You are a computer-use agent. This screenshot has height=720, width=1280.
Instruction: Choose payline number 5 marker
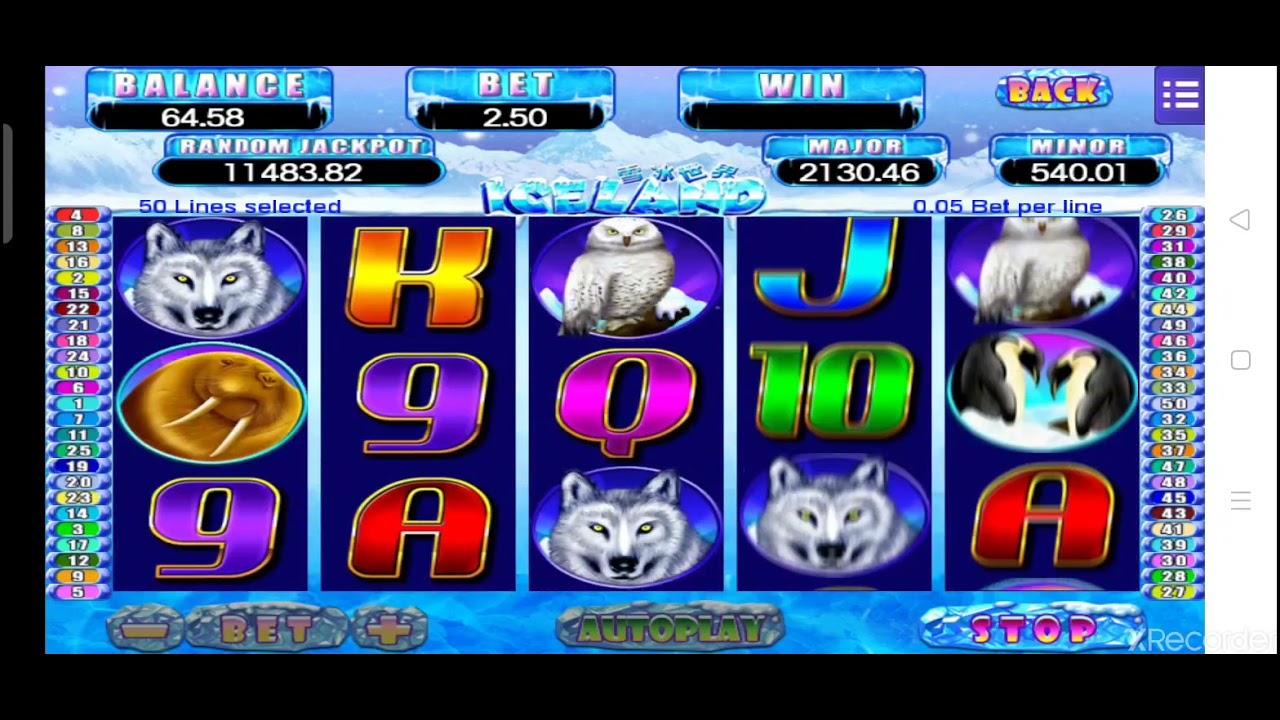(77, 592)
